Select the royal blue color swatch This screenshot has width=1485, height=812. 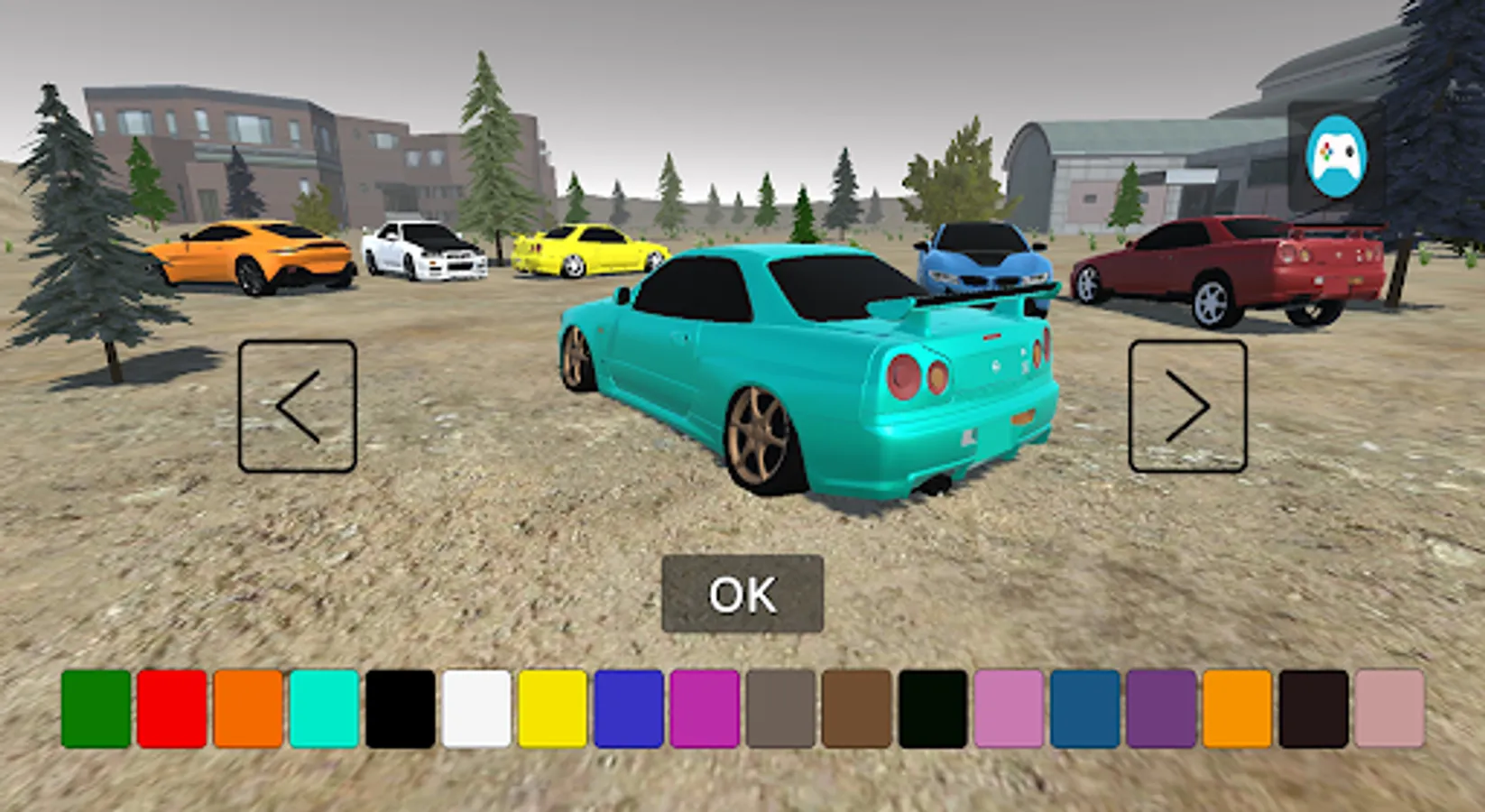coord(629,708)
